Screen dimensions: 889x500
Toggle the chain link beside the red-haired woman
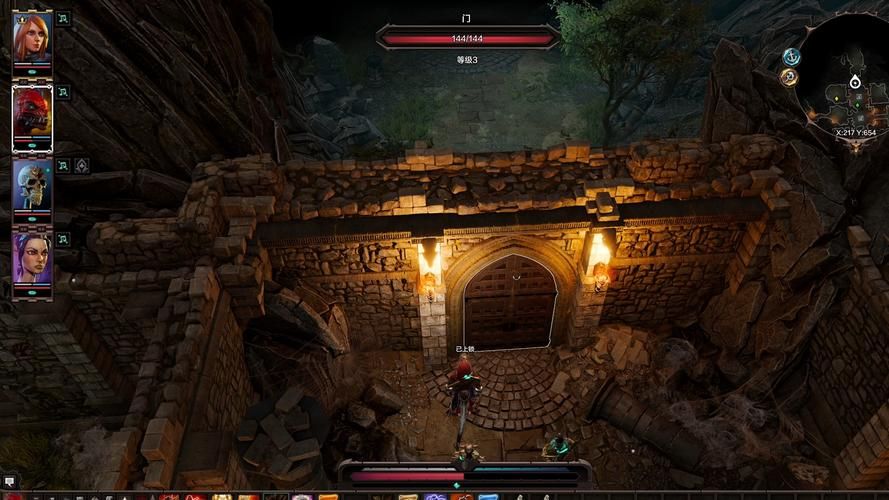[63, 18]
